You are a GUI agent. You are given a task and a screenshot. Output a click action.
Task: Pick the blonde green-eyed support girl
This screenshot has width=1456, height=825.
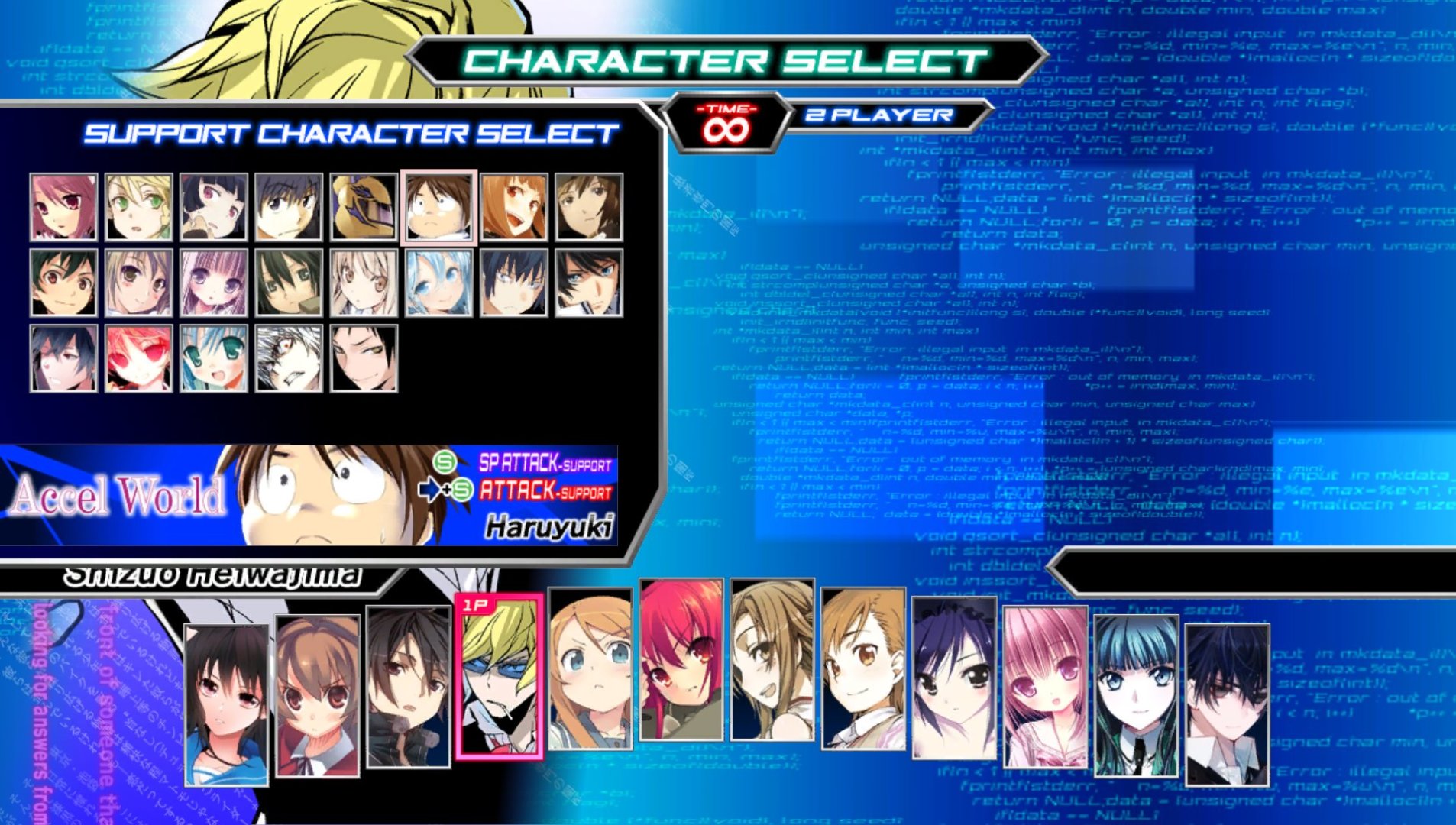coord(139,207)
